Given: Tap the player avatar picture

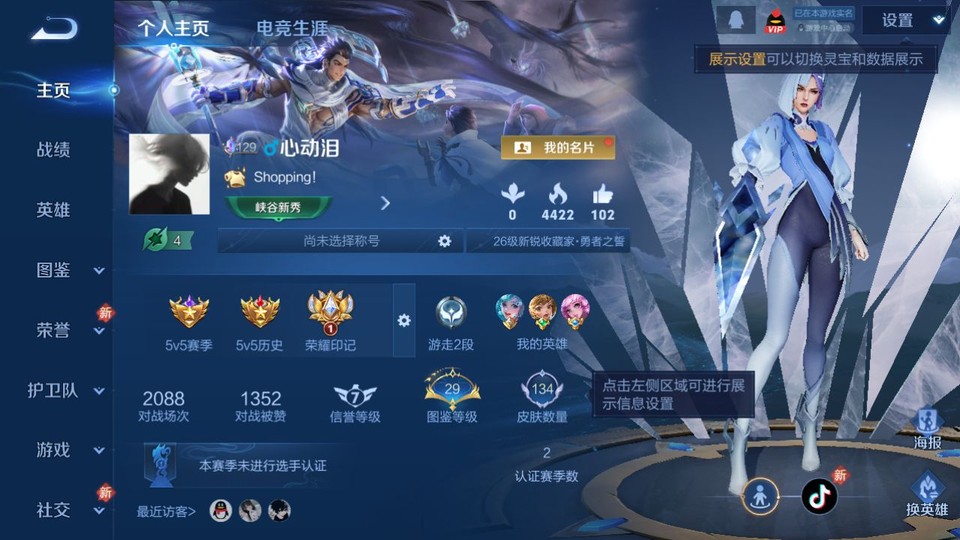Looking at the screenshot, I should (169, 174).
